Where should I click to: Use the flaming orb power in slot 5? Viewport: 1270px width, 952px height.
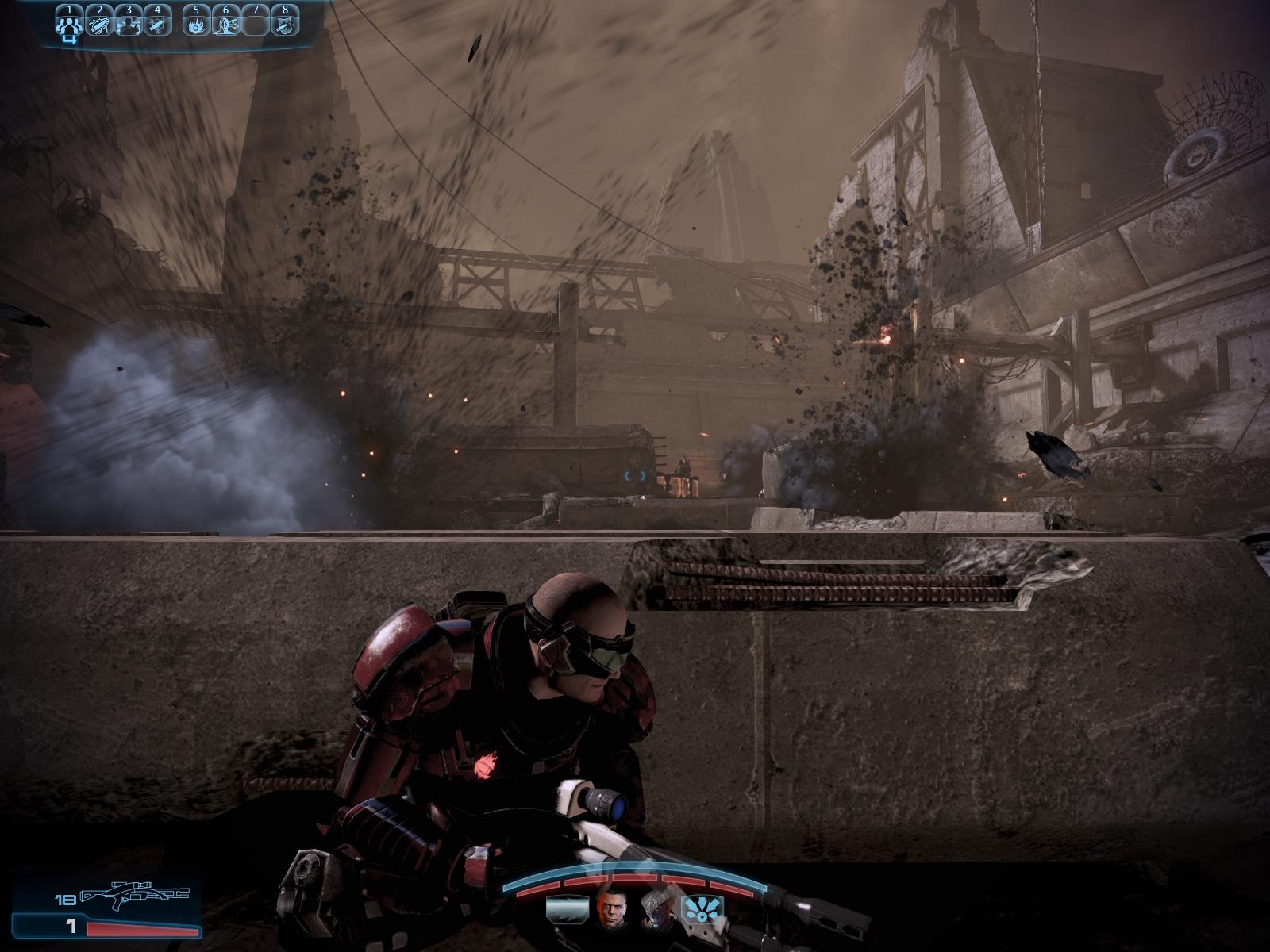click(195, 25)
